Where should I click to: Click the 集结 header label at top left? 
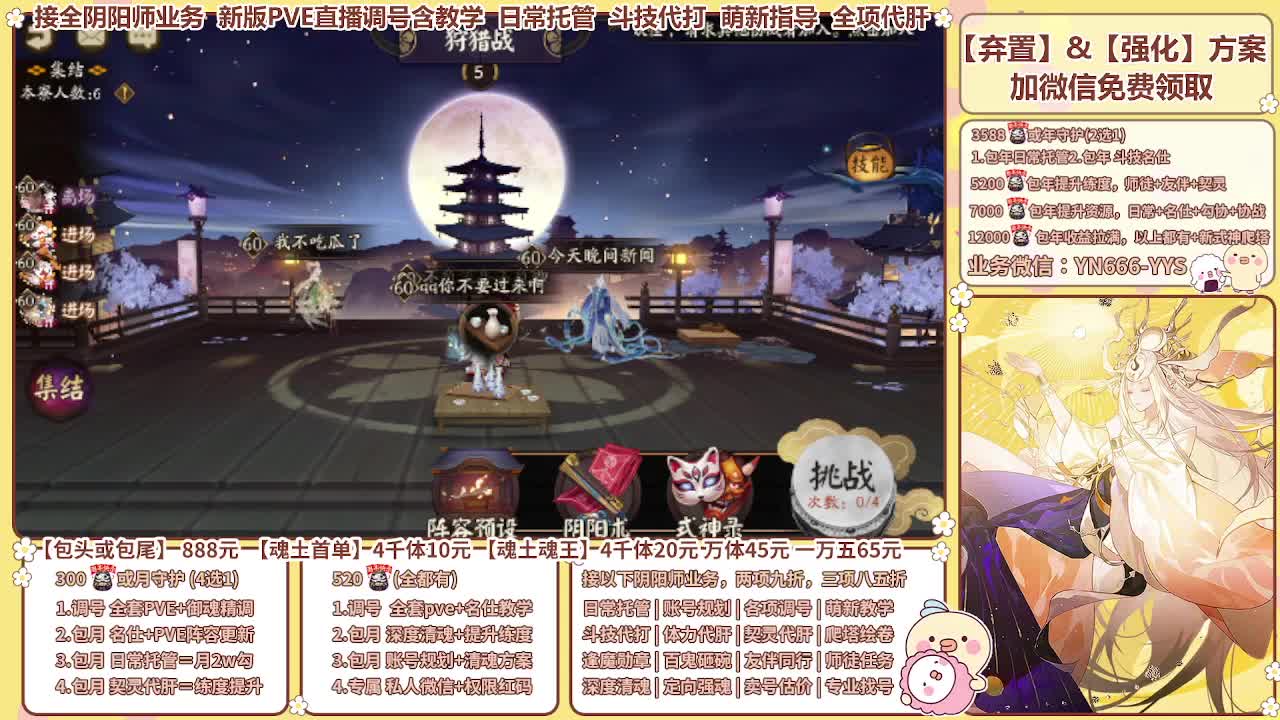tap(66, 68)
